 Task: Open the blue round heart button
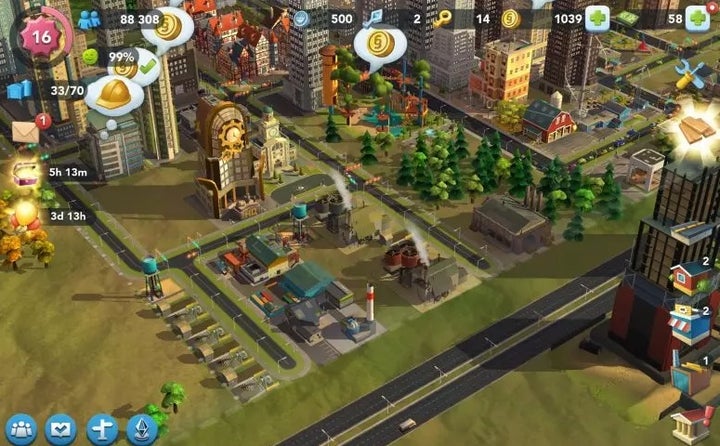(x=61, y=428)
